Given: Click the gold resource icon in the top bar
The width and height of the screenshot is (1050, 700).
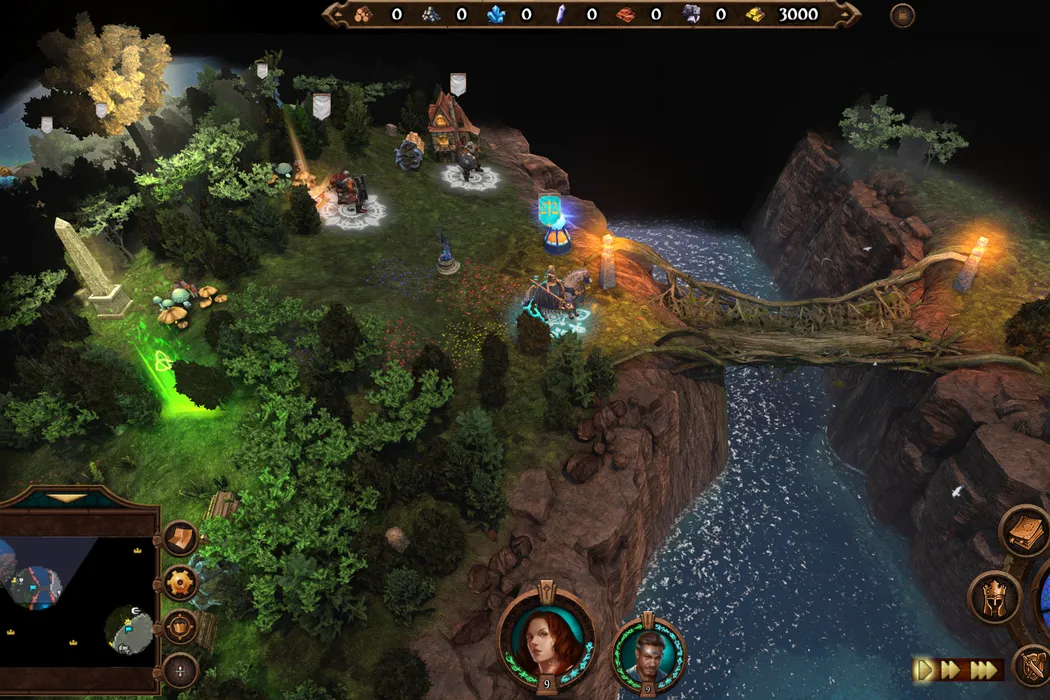Looking at the screenshot, I should tap(756, 14).
